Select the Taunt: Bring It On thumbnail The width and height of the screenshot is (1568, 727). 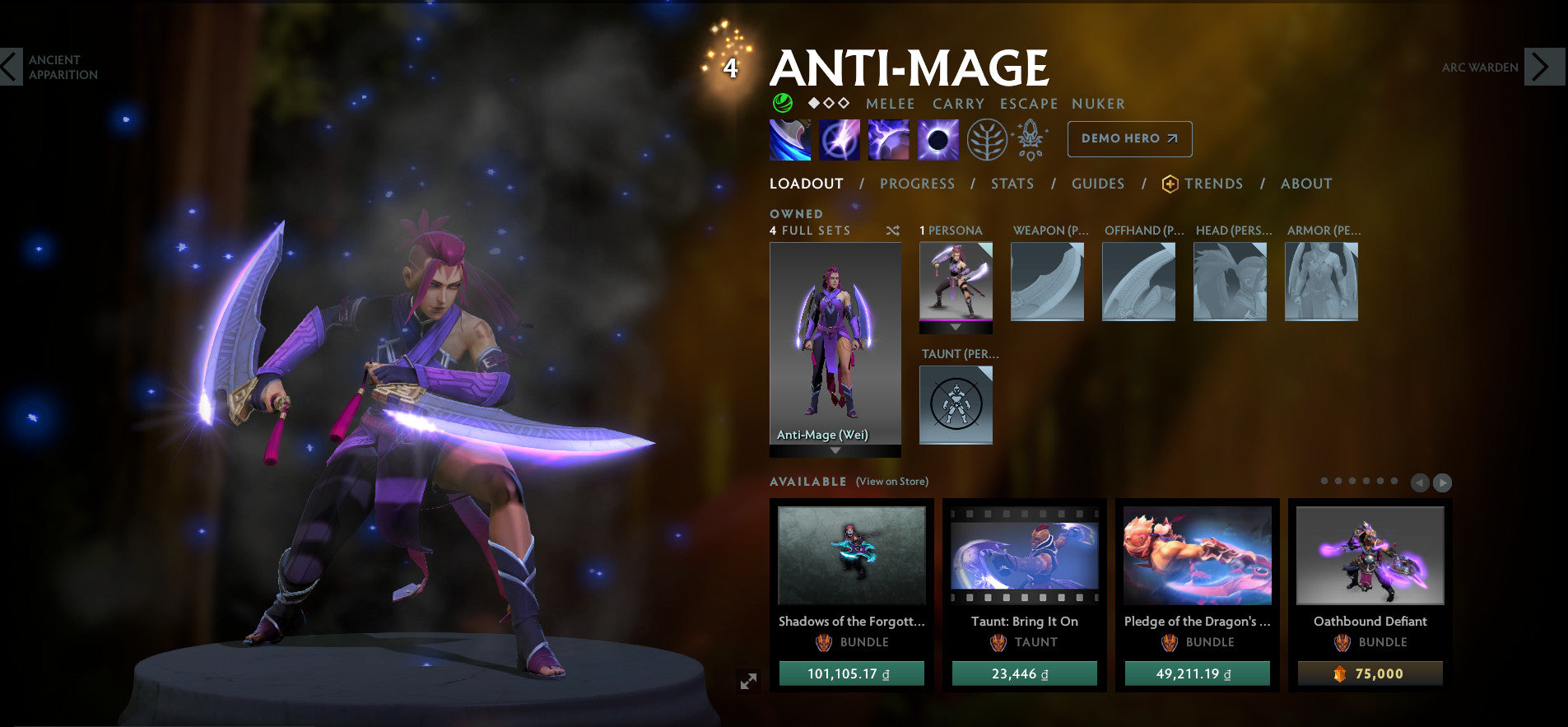pyautogui.click(x=1024, y=557)
